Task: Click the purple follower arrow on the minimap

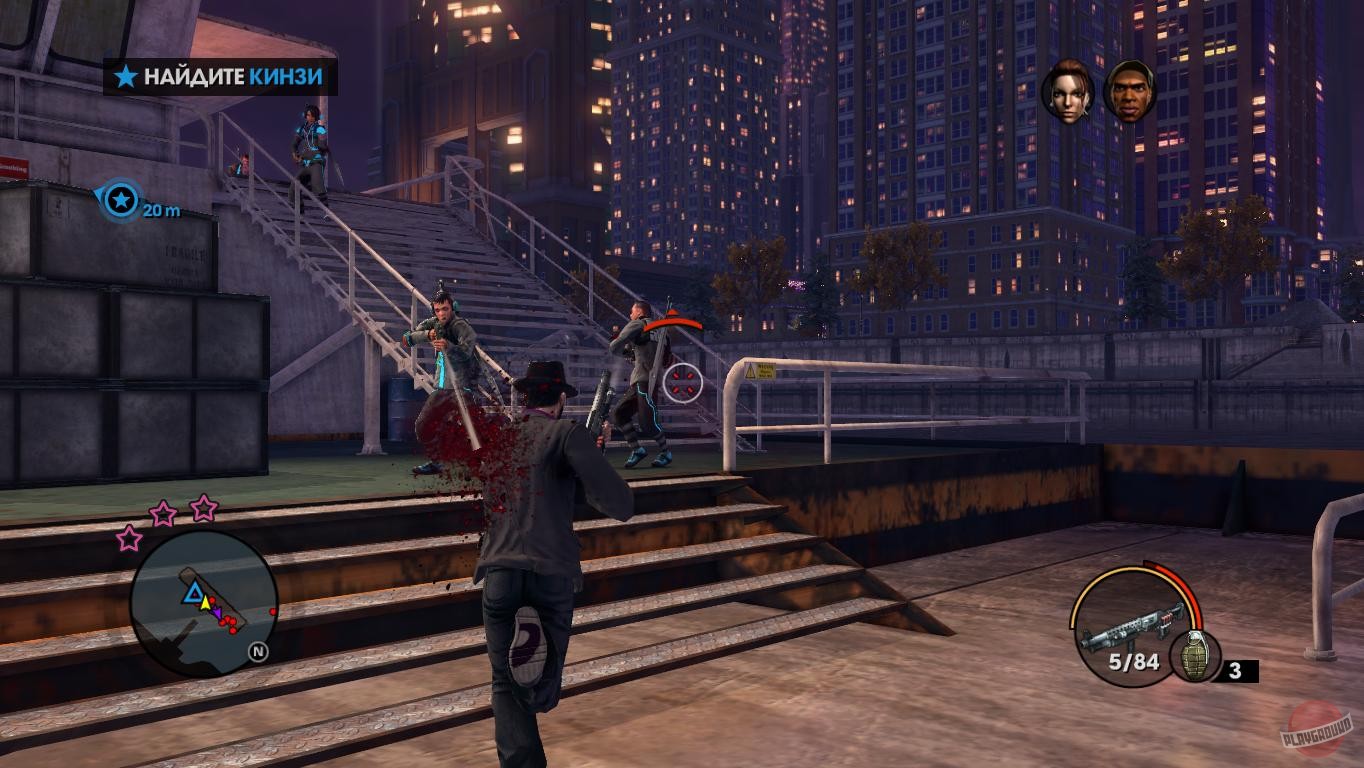Action: point(218,613)
